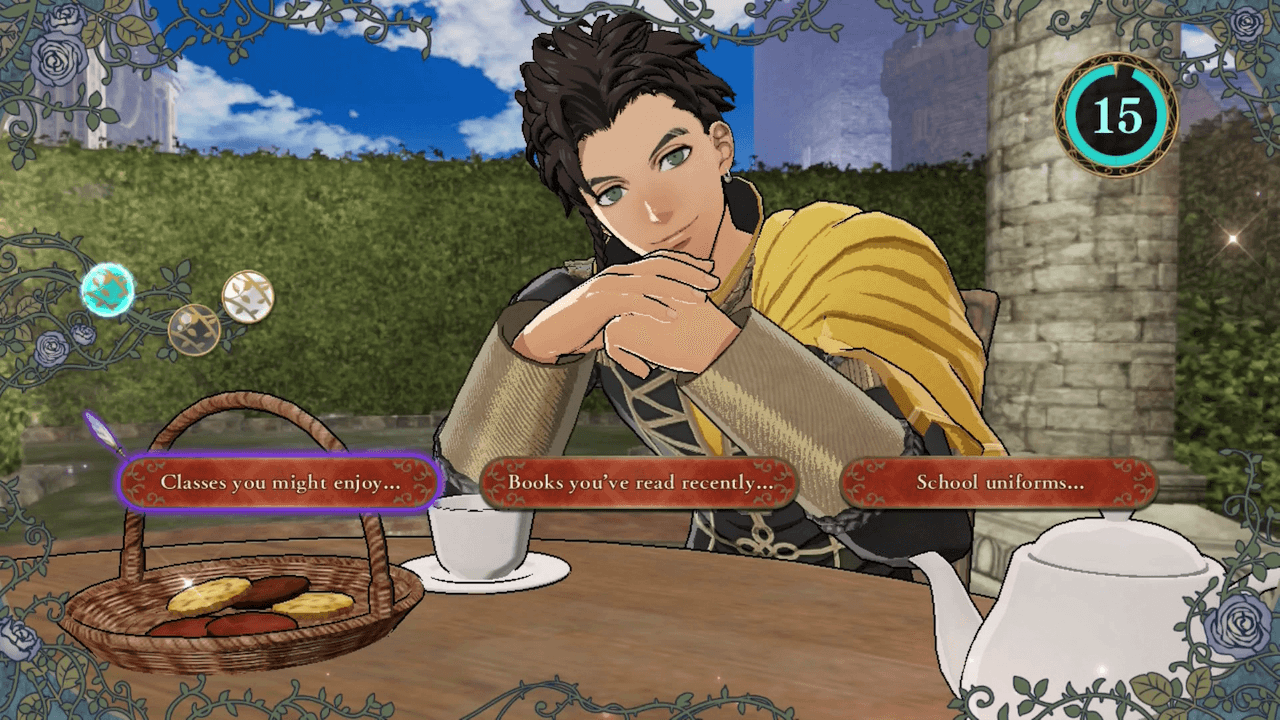Viewport: 1280px width, 720px height.
Task: Select "Books you've read recently..." topic
Action: click(x=640, y=482)
